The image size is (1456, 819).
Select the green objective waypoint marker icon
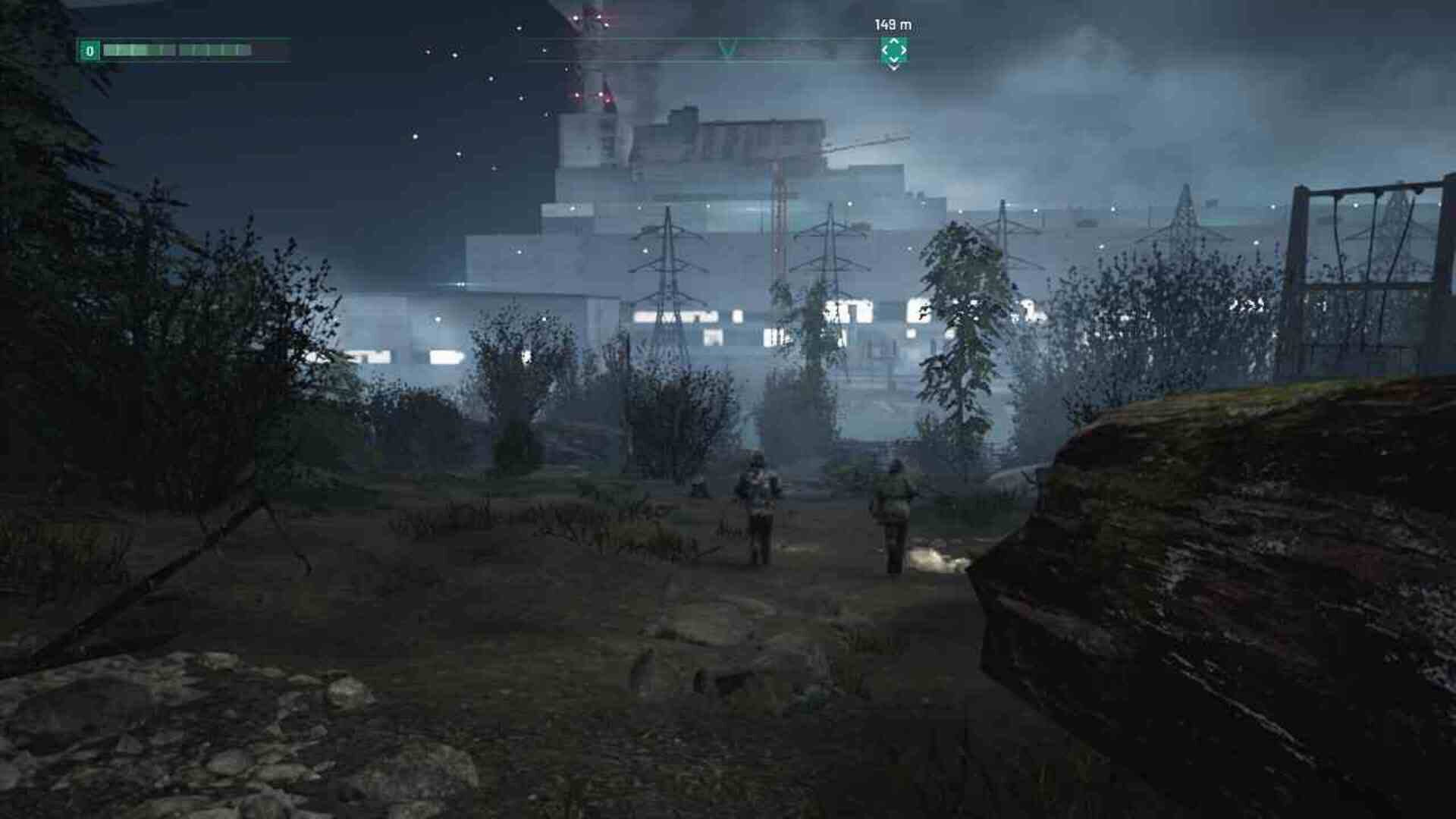pos(893,51)
